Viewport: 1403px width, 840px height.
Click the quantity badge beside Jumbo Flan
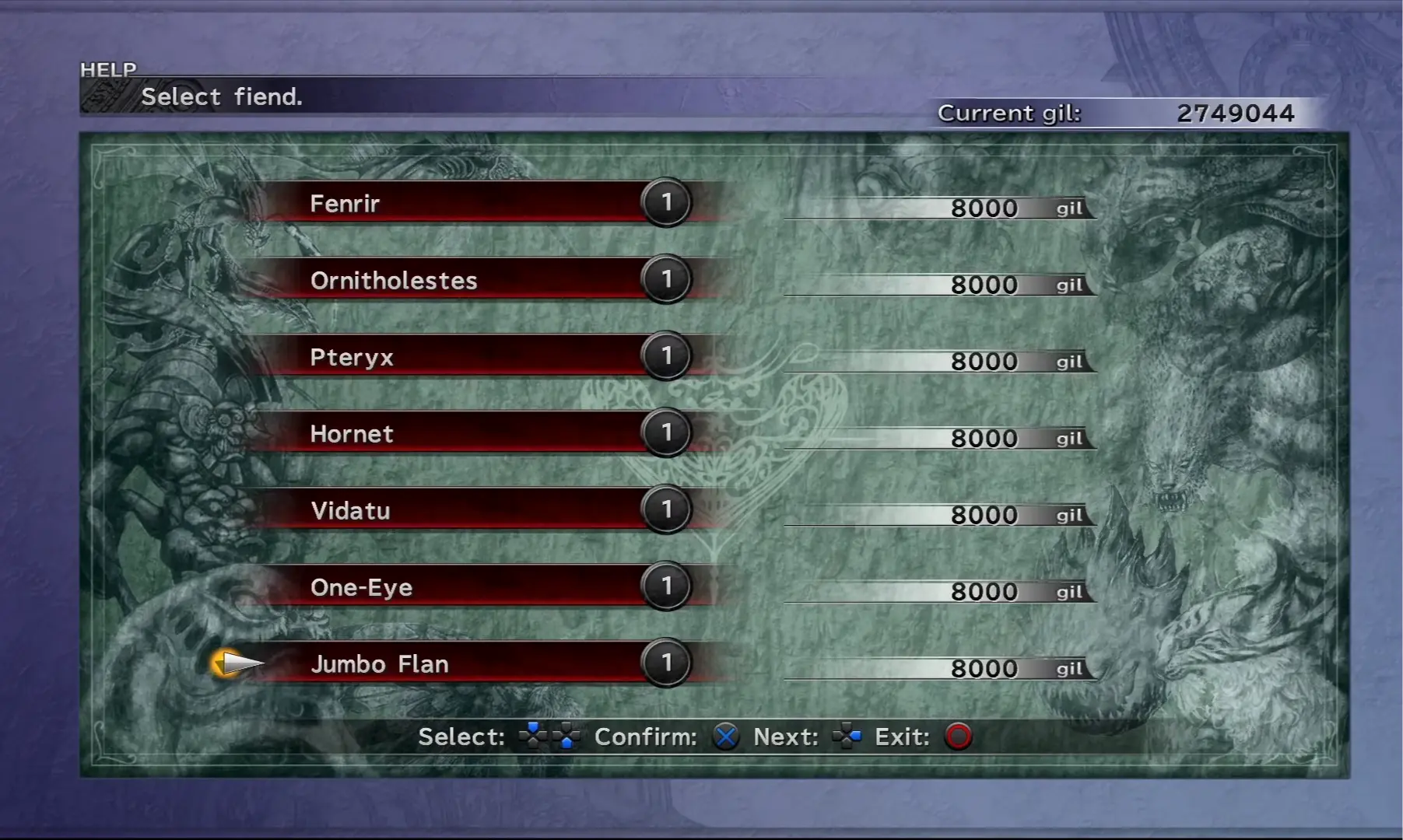pyautogui.click(x=665, y=663)
